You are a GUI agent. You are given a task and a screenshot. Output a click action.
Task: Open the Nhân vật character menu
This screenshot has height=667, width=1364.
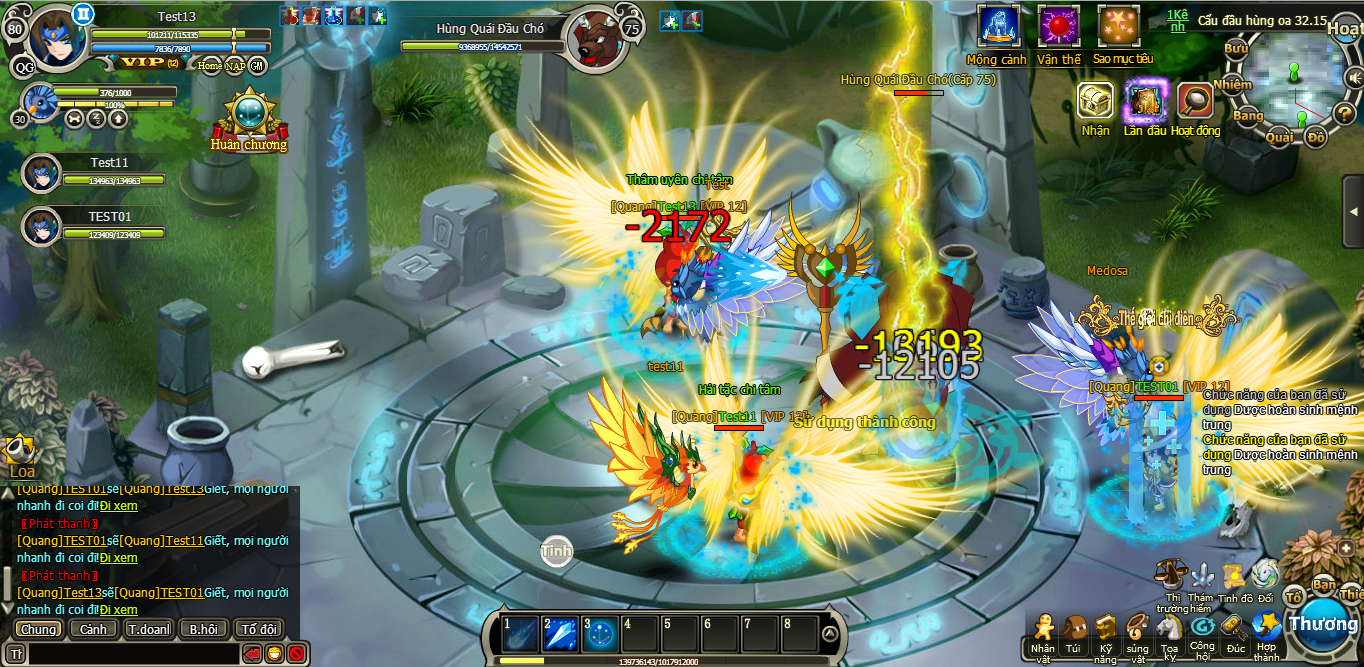pos(1043,630)
